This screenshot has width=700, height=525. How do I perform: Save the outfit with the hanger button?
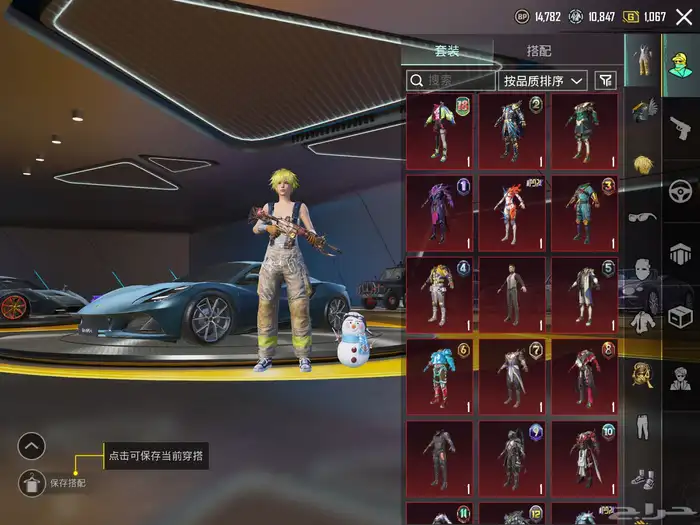(32, 482)
